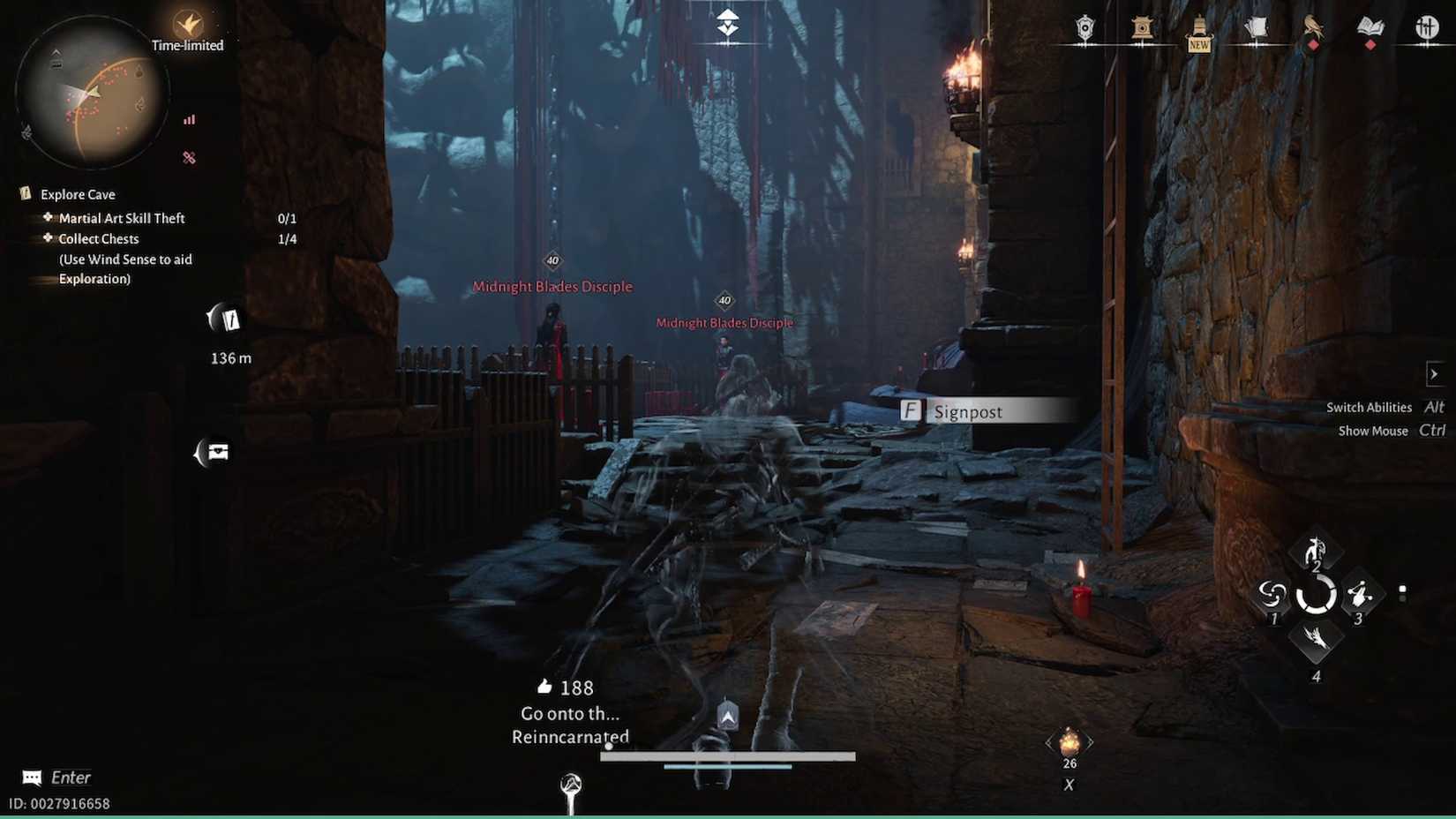Open the bird messenger icon with red diamond
Viewport: 1456px width, 819px height.
coord(1313,29)
